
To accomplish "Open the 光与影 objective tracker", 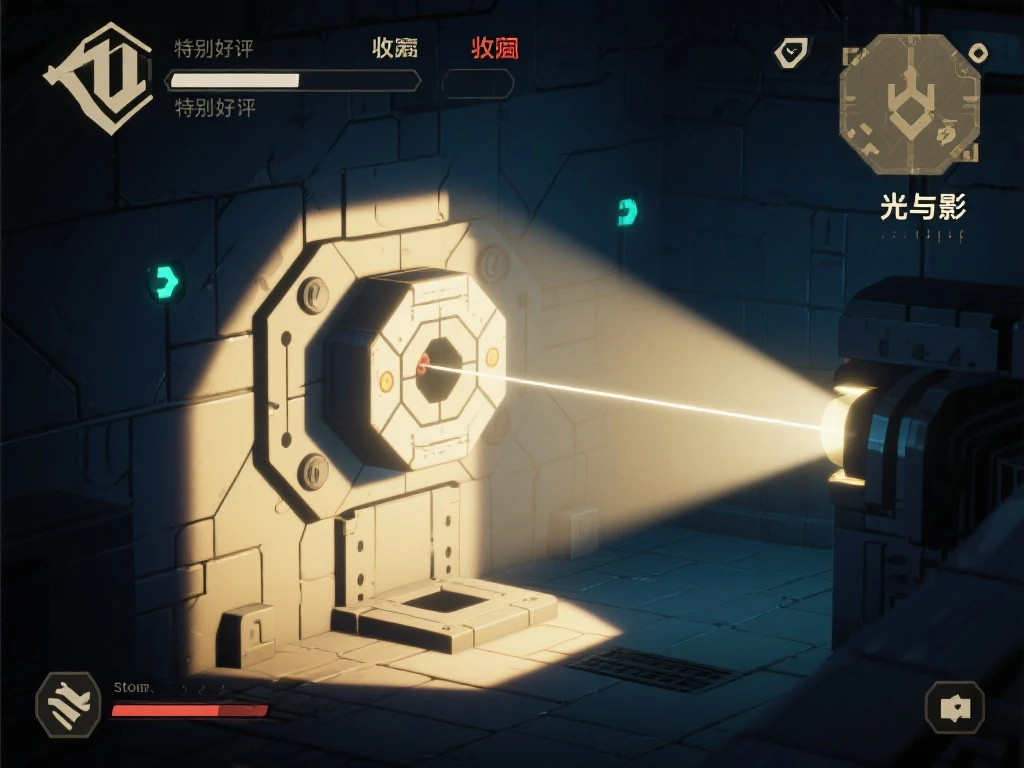I will click(922, 207).
